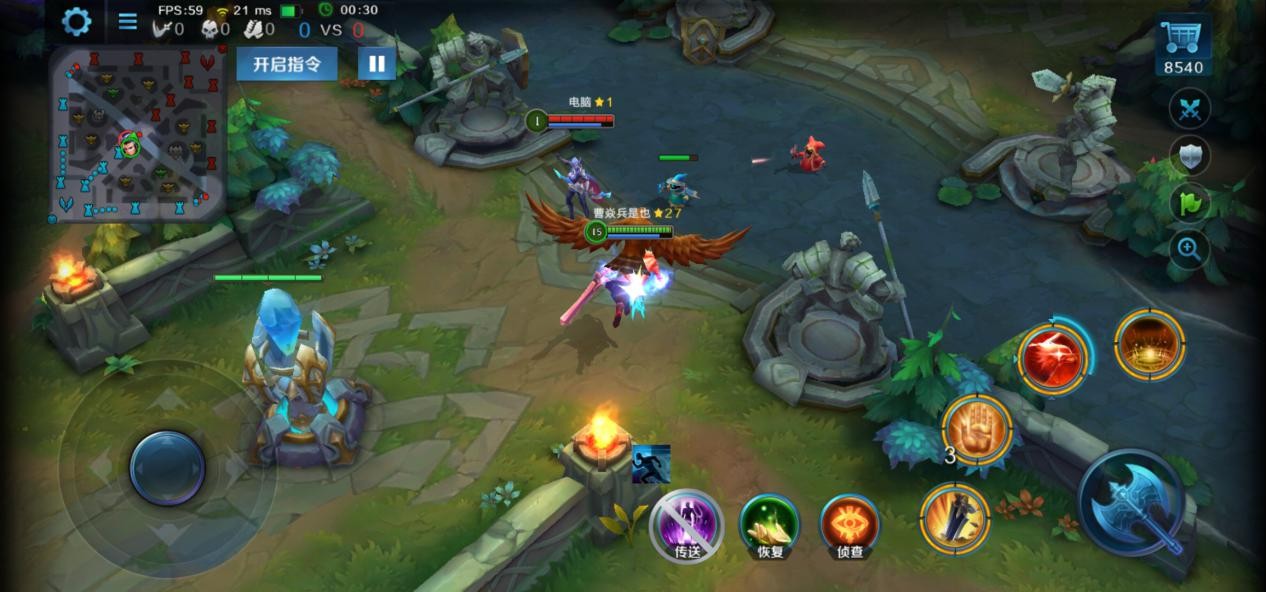Tap the virtual movement joystick knob

pos(167,467)
